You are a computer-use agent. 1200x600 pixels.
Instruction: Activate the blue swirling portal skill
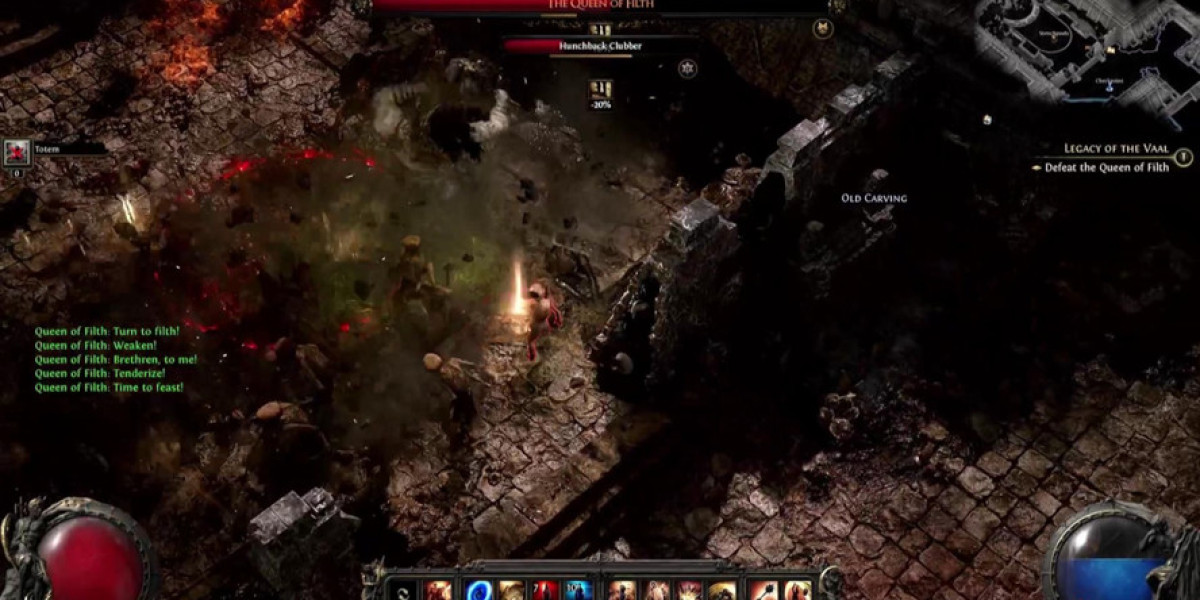tap(479, 590)
